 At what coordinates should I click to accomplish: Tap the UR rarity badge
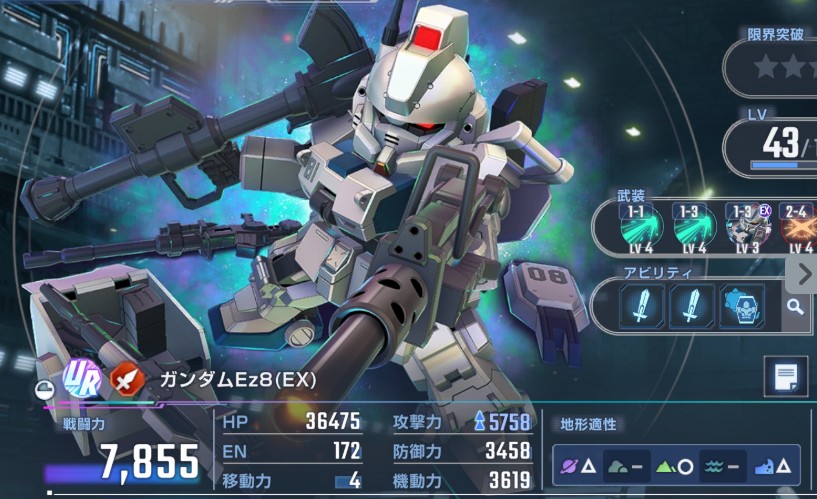coord(79,379)
